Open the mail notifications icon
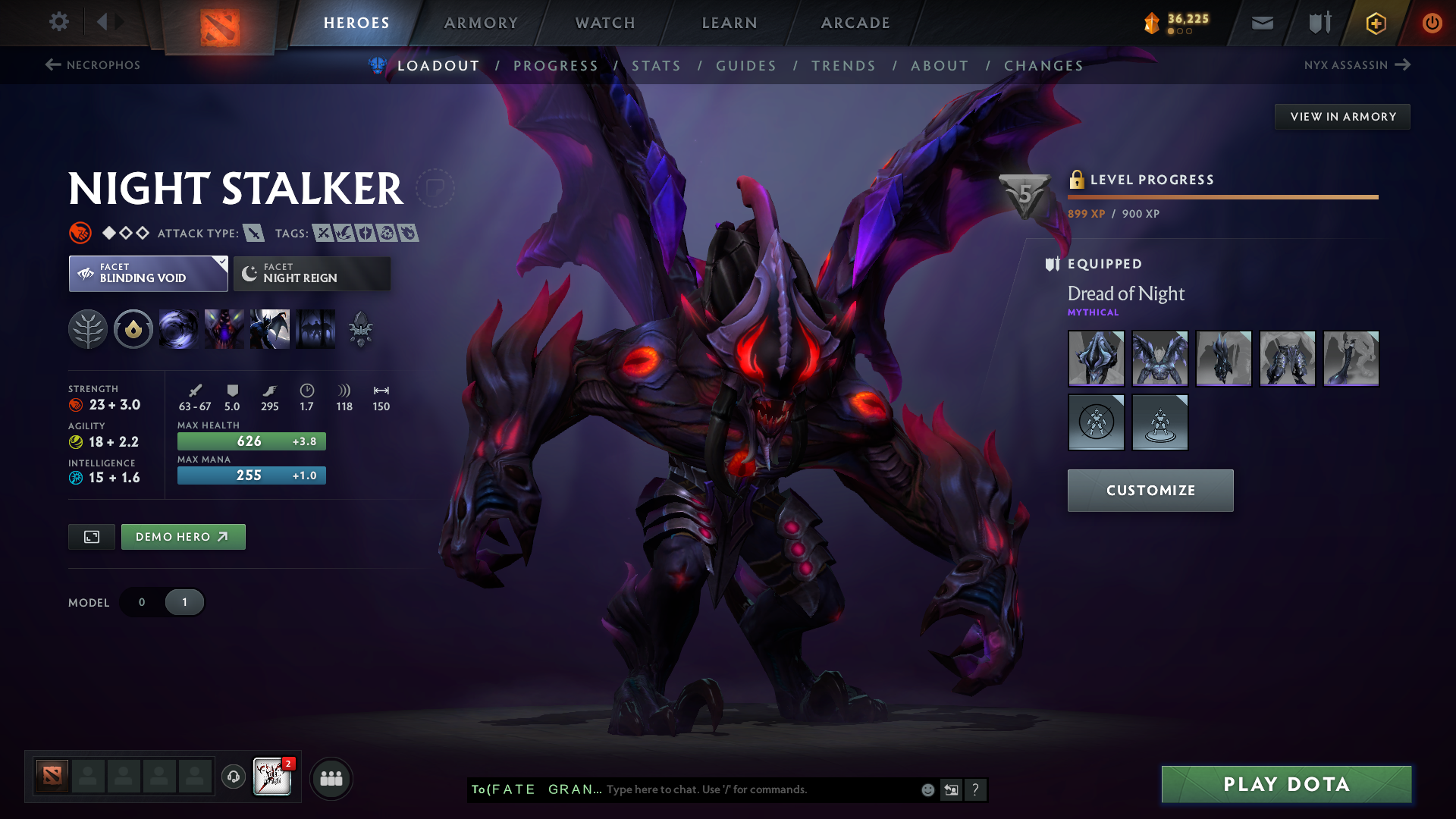Image resolution: width=1456 pixels, height=819 pixels. click(1261, 23)
